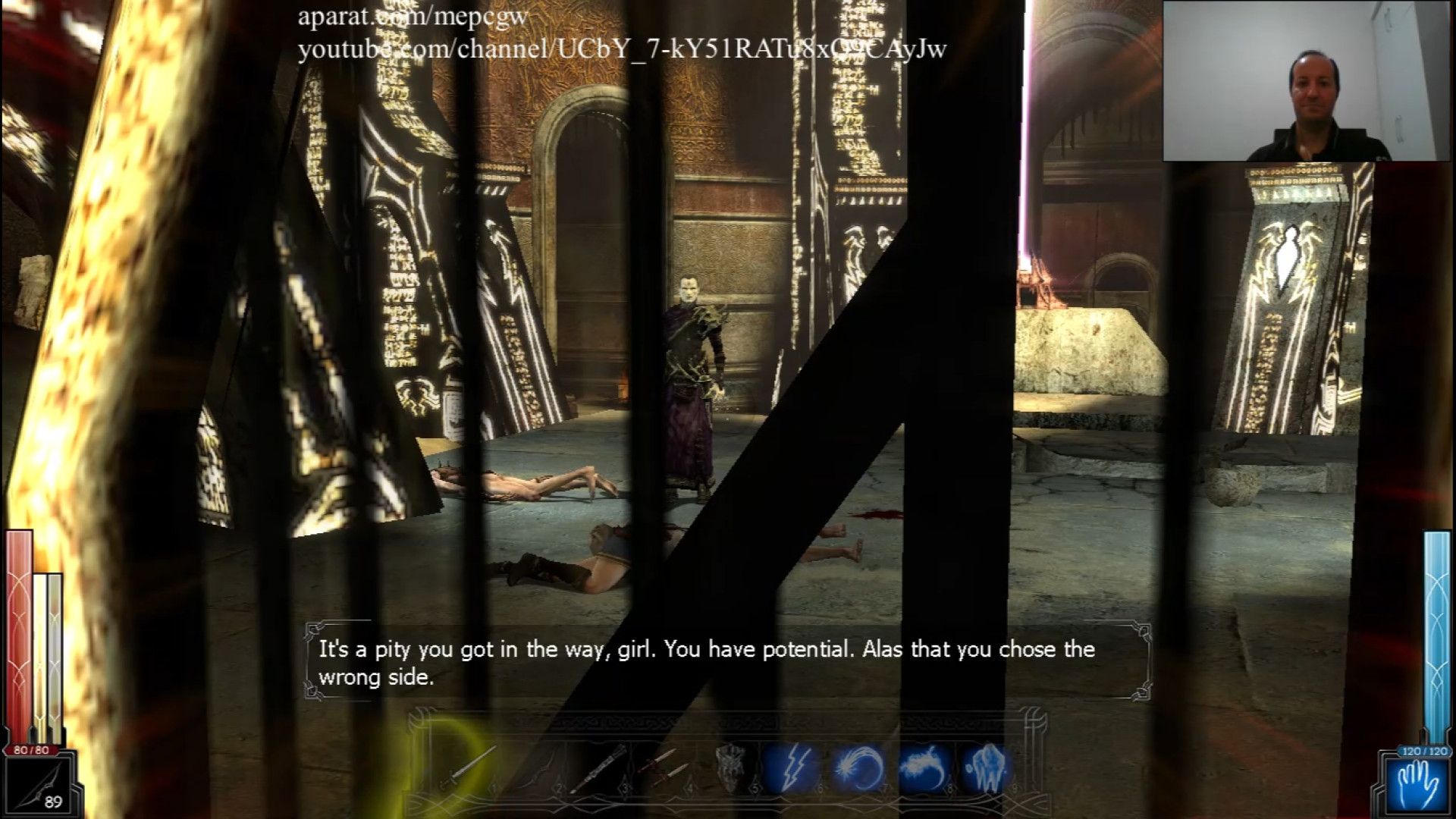This screenshot has height=819, width=1456.
Task: Click the streamer webcam overlay
Action: tap(1307, 81)
